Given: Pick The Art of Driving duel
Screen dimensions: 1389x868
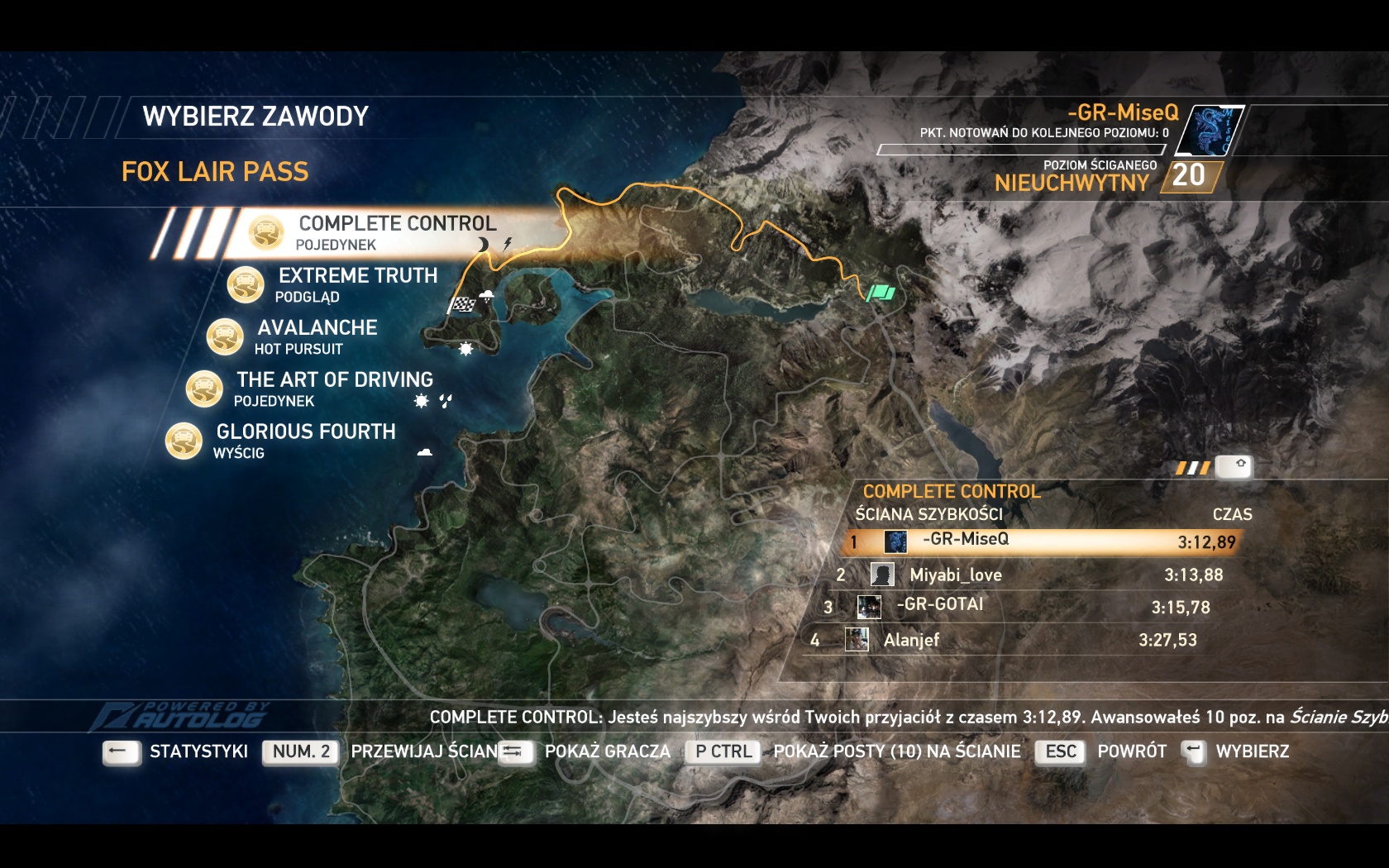Looking at the screenshot, I should pos(334,388).
